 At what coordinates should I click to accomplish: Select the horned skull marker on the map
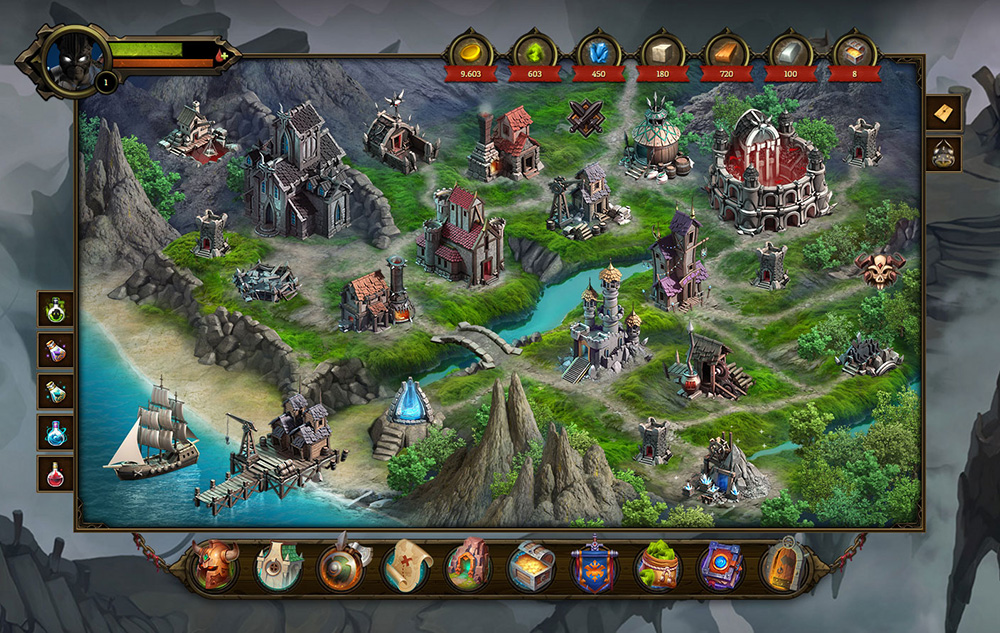point(880,269)
